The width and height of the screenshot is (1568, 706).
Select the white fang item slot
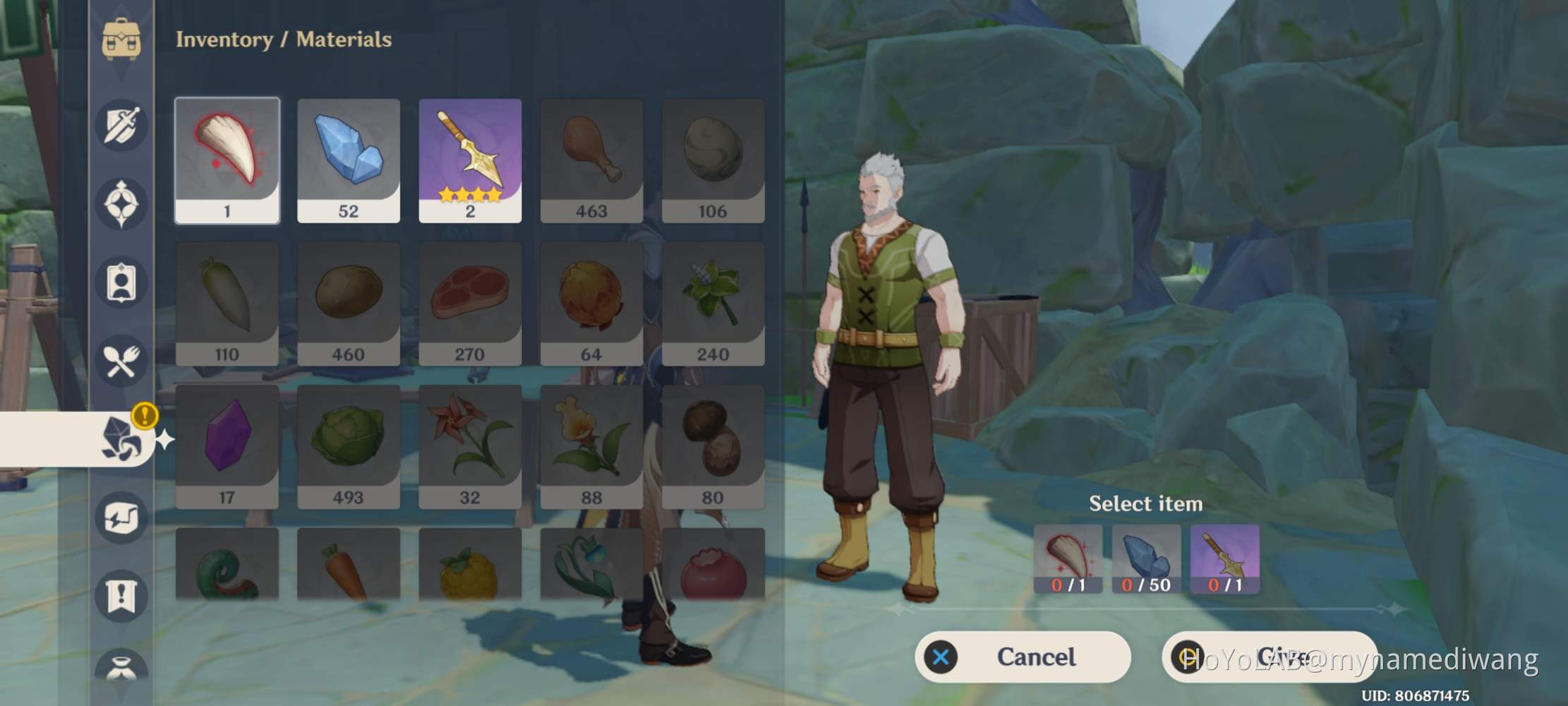click(227, 160)
